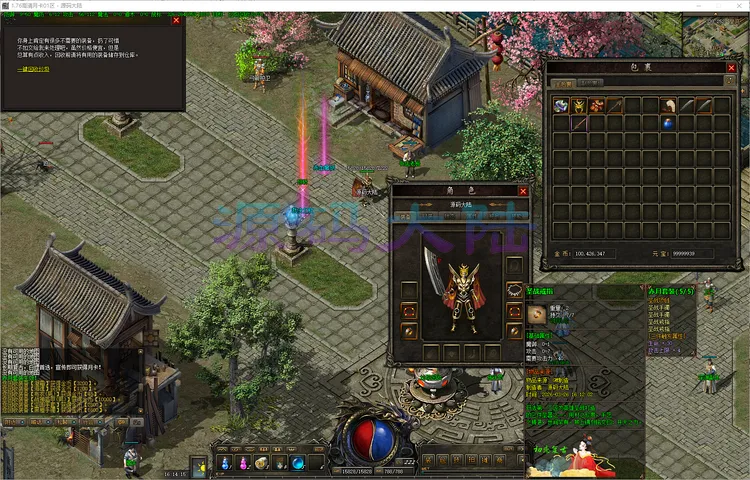Close the NPC dialogue box
The height and width of the screenshot is (480, 750).
176,20
